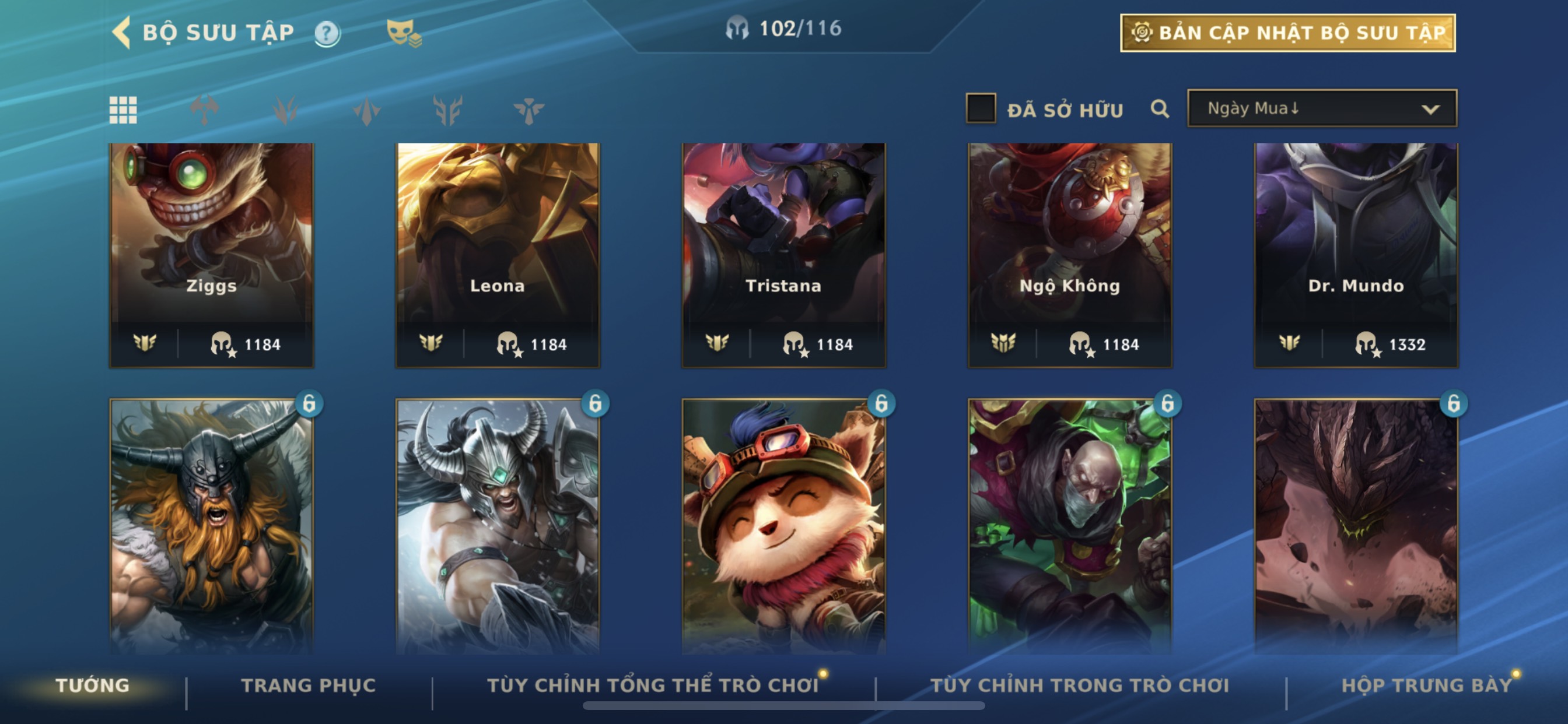Go back from Bộ Sưu Tập screen
The image size is (1568, 724).
[x=122, y=32]
